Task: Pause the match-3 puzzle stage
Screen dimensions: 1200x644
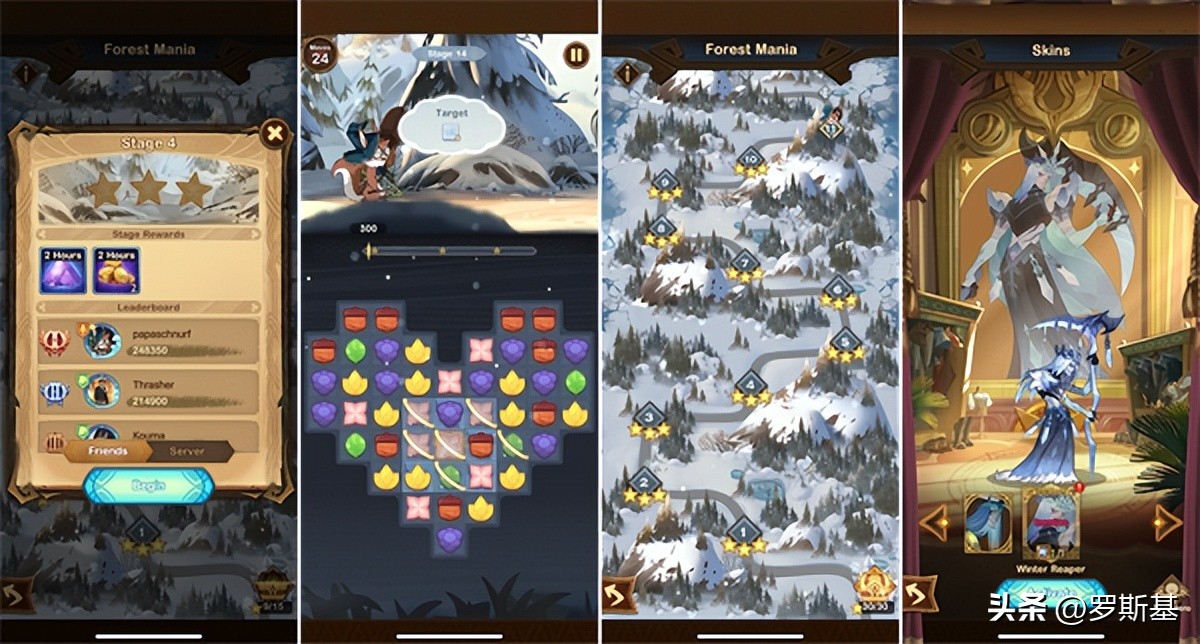Action: click(x=576, y=55)
